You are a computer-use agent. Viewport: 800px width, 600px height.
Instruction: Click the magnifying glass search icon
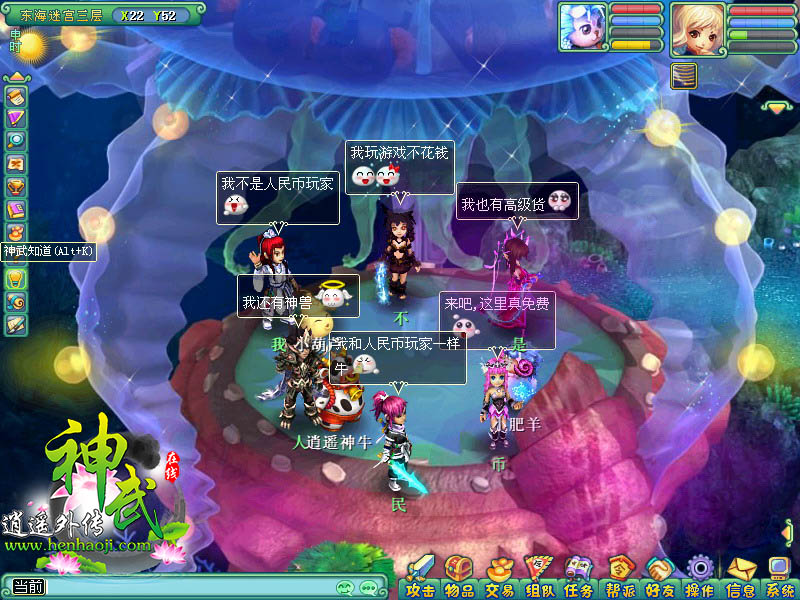pyautogui.click(x=15, y=141)
